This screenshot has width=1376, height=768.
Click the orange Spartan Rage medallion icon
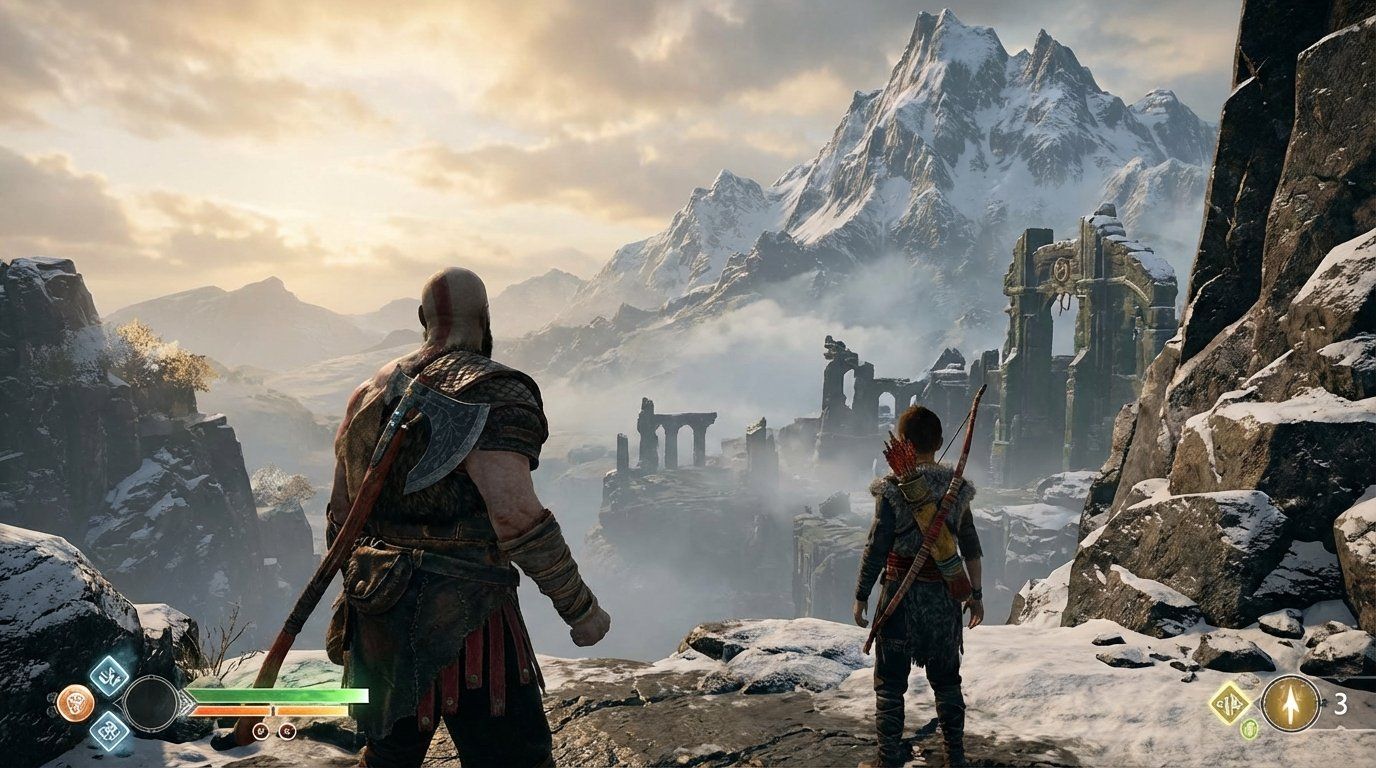click(77, 702)
